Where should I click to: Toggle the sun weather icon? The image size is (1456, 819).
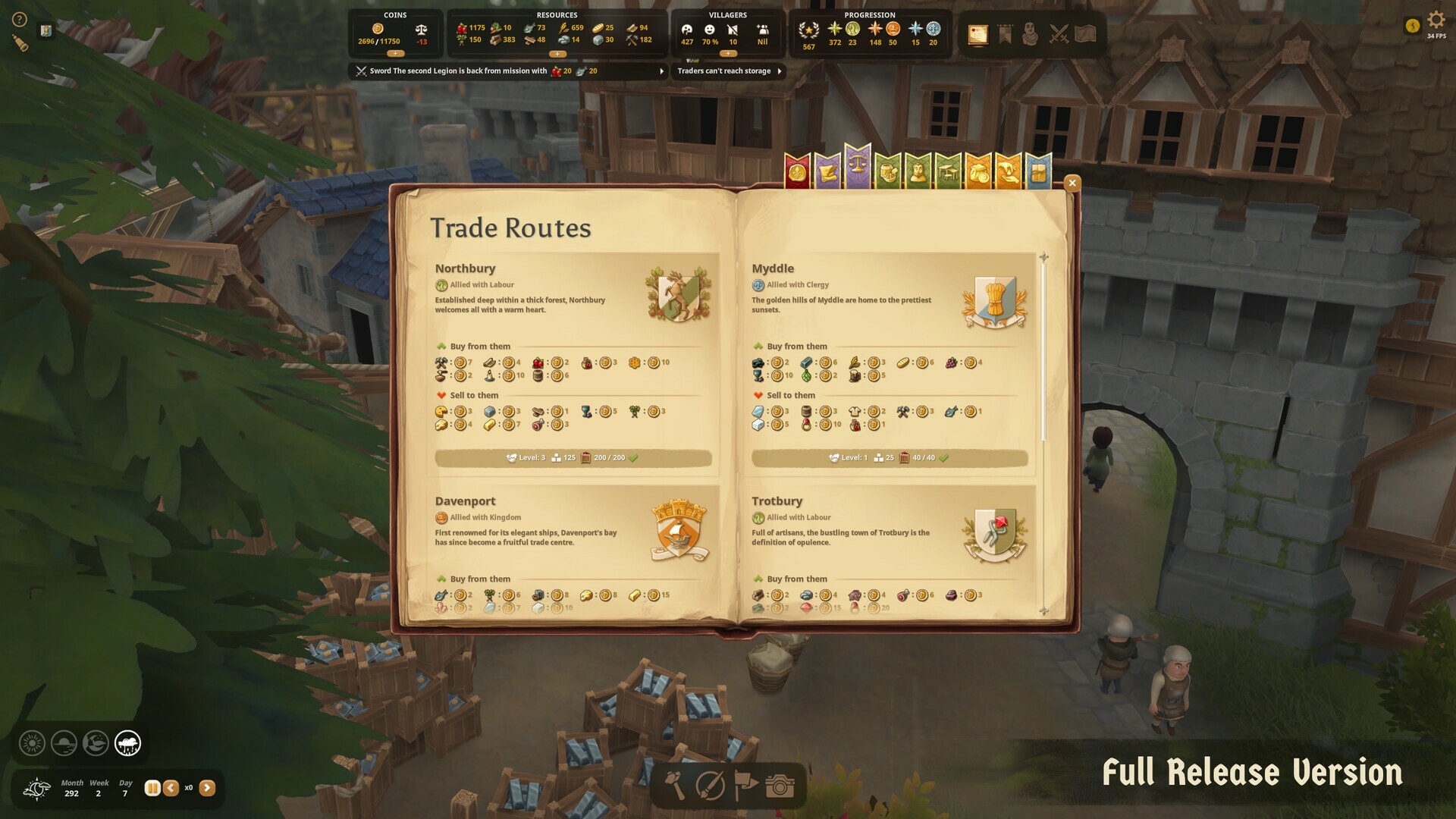pos(32,744)
